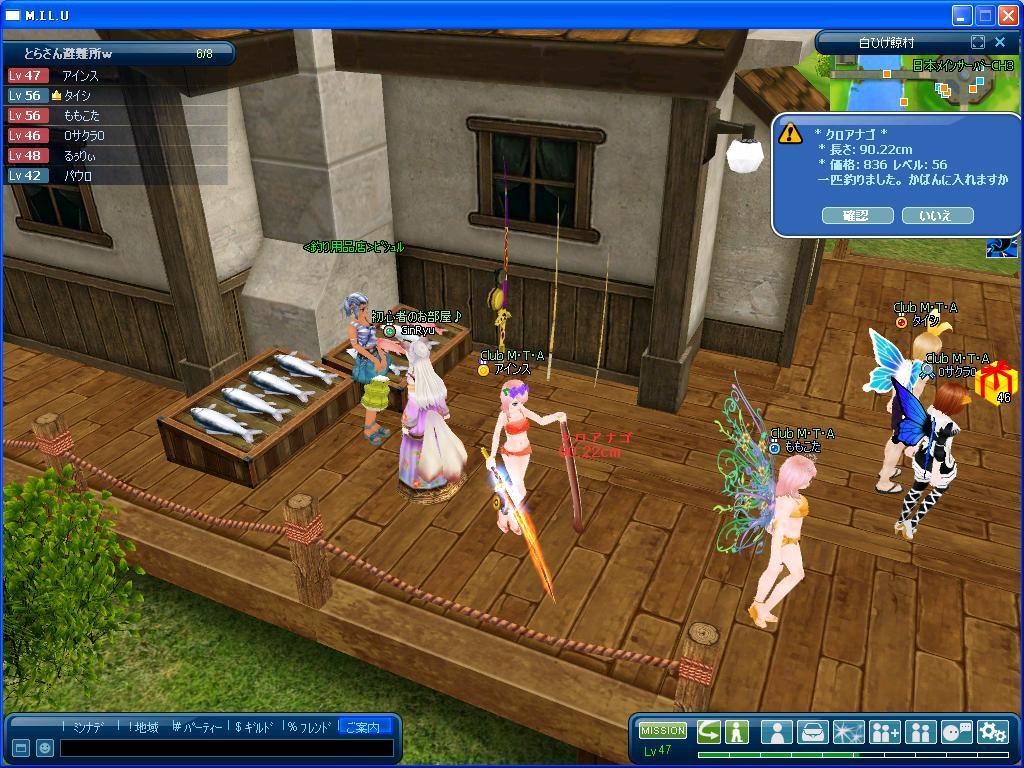Screen dimensions: 1024x768
Task: Open the two-person community icon
Action: 920,731
